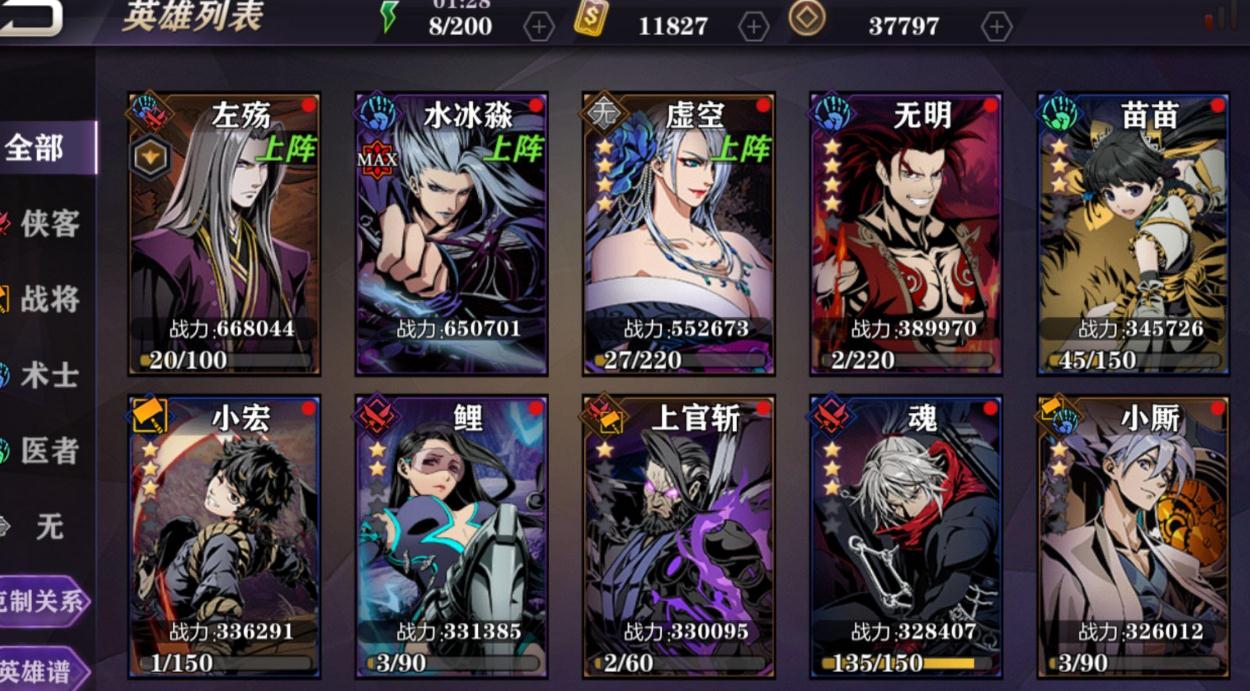Choose the hero card 虚空

(679, 235)
